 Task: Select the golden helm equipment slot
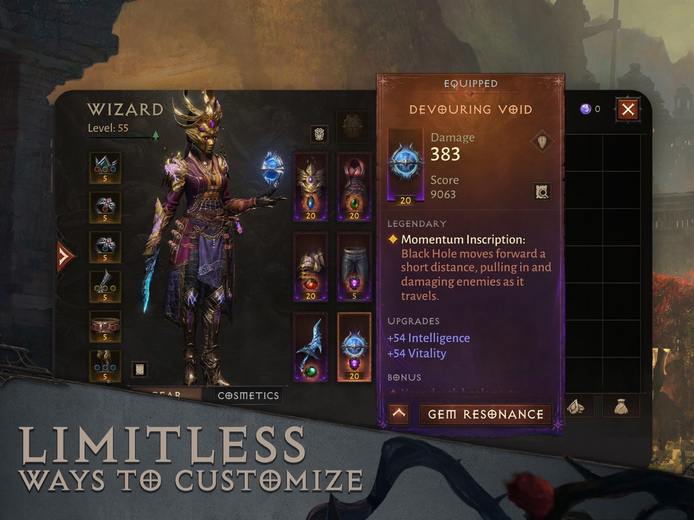tap(310, 187)
